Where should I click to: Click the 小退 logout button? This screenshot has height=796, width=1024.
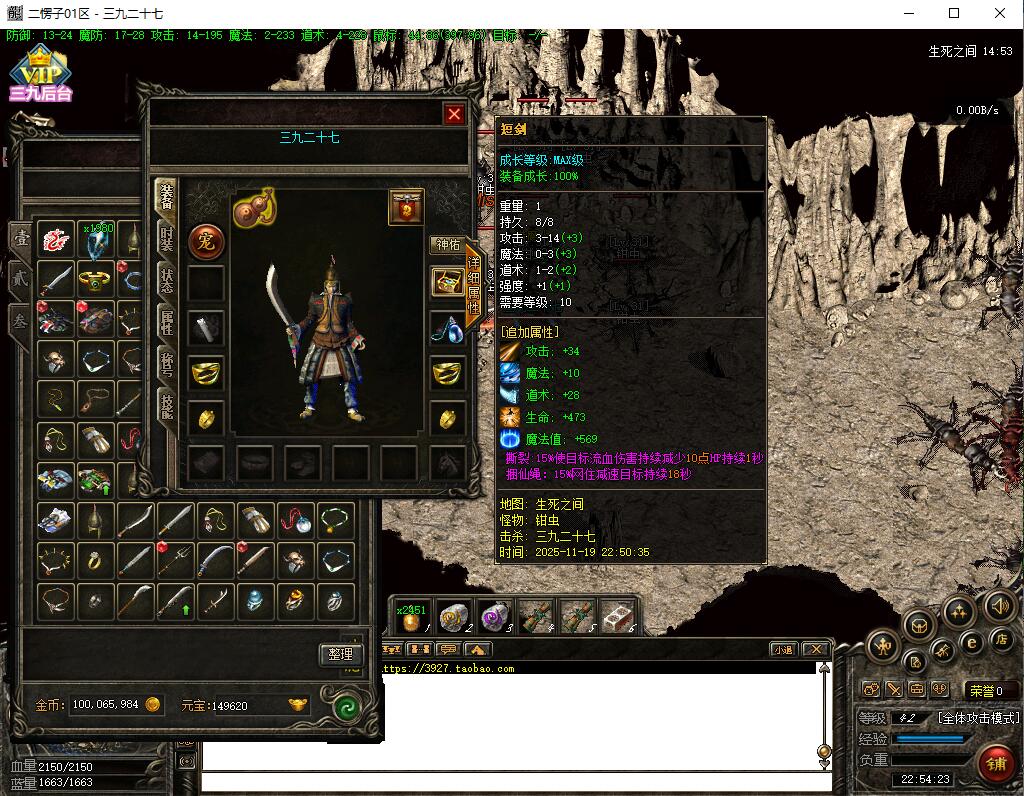click(784, 649)
